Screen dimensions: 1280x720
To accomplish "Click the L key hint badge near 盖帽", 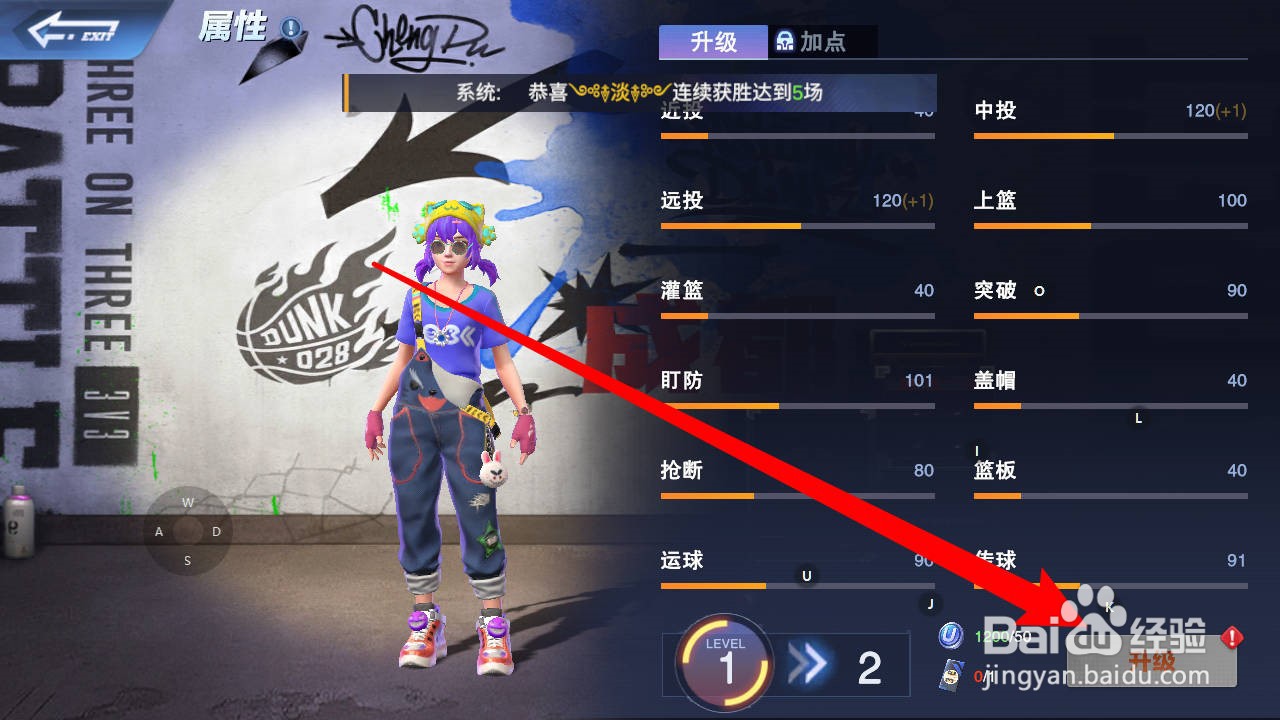I will [x=1138, y=419].
